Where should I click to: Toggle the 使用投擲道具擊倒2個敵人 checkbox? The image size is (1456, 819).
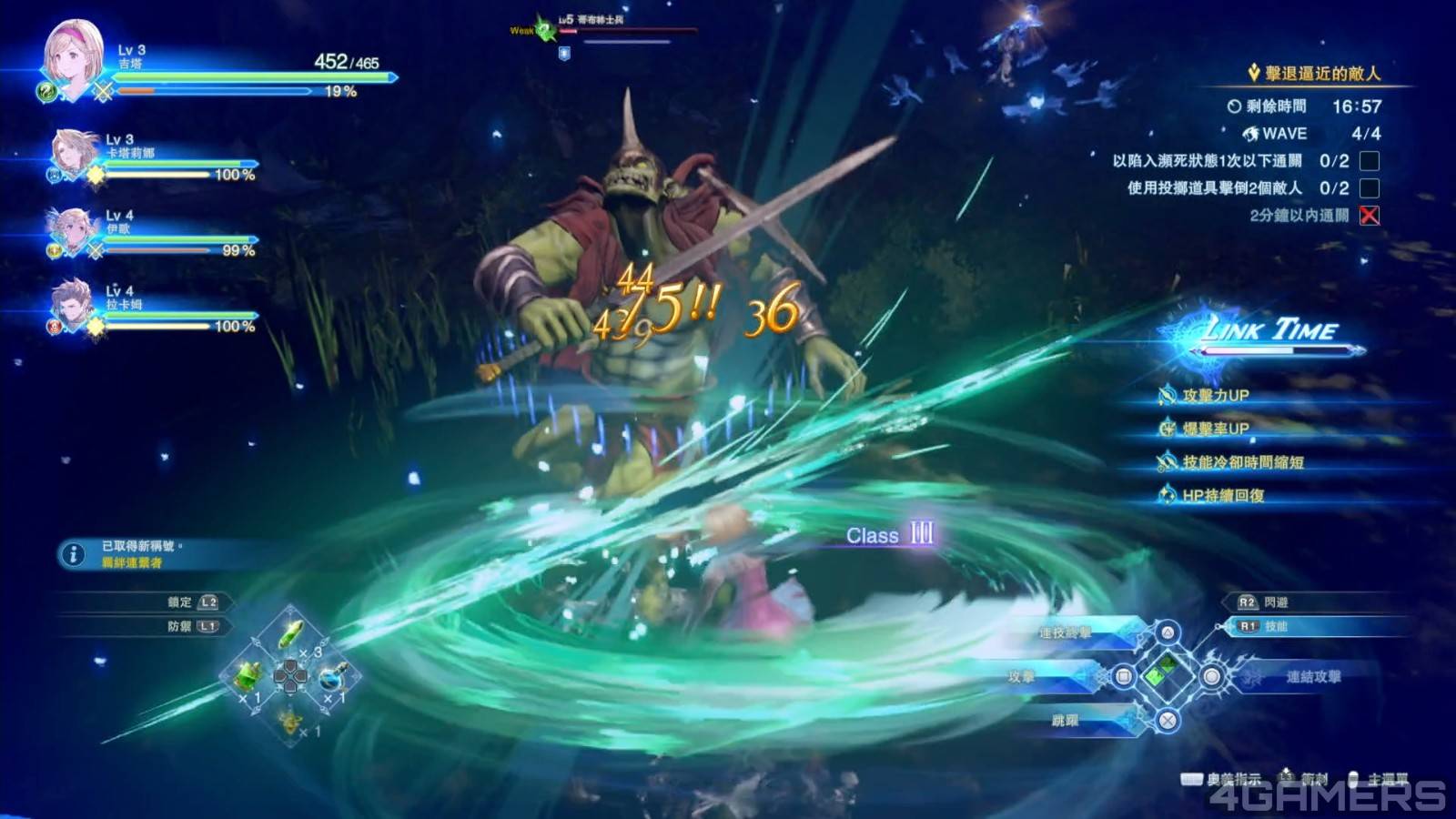click(x=1369, y=188)
